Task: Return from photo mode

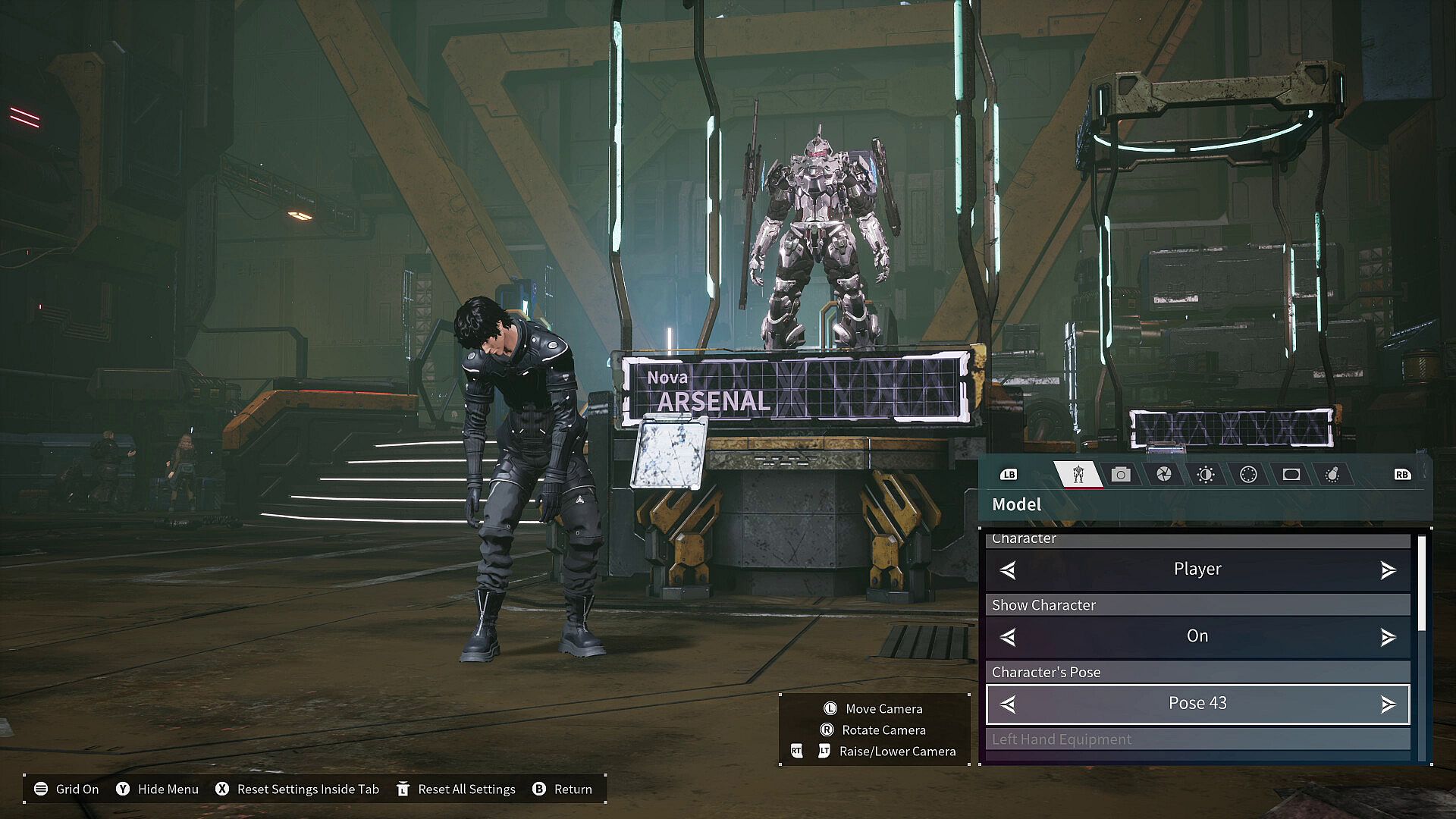Action: click(x=562, y=789)
